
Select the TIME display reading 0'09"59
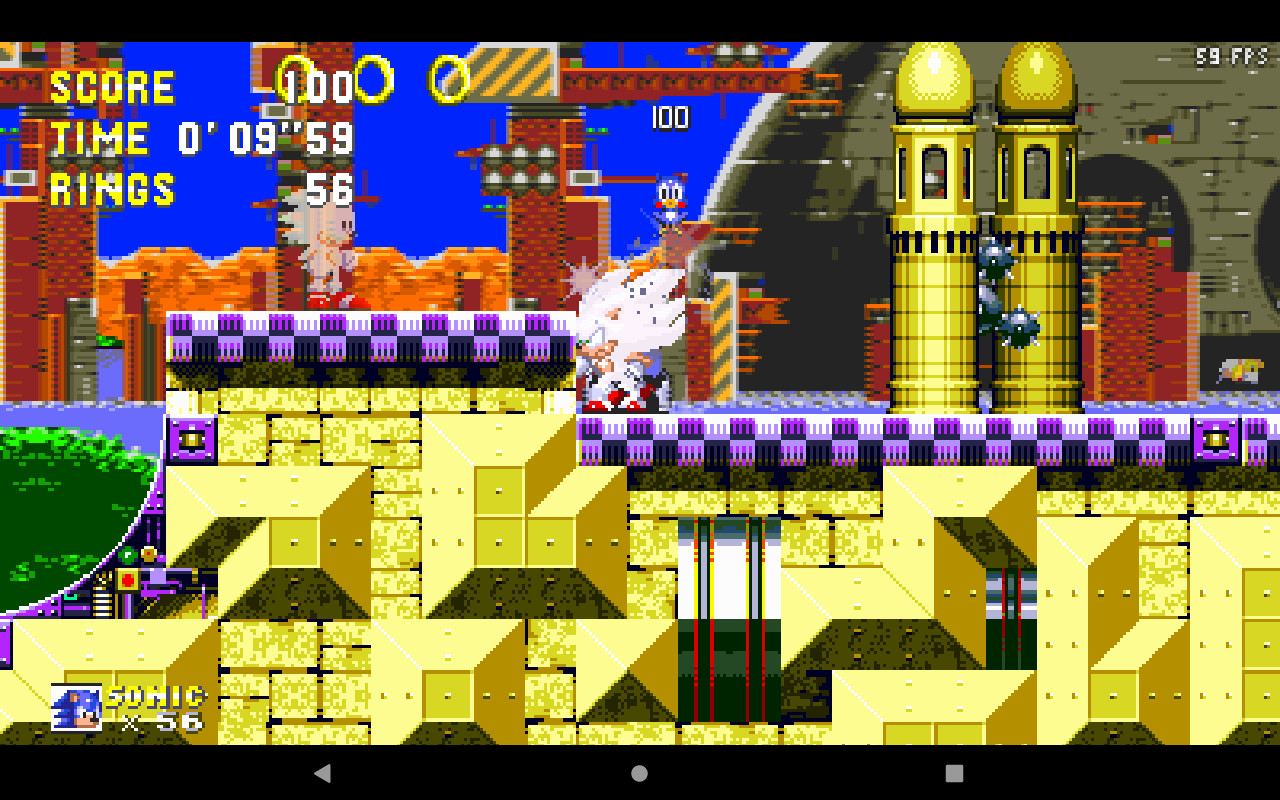coord(200,140)
